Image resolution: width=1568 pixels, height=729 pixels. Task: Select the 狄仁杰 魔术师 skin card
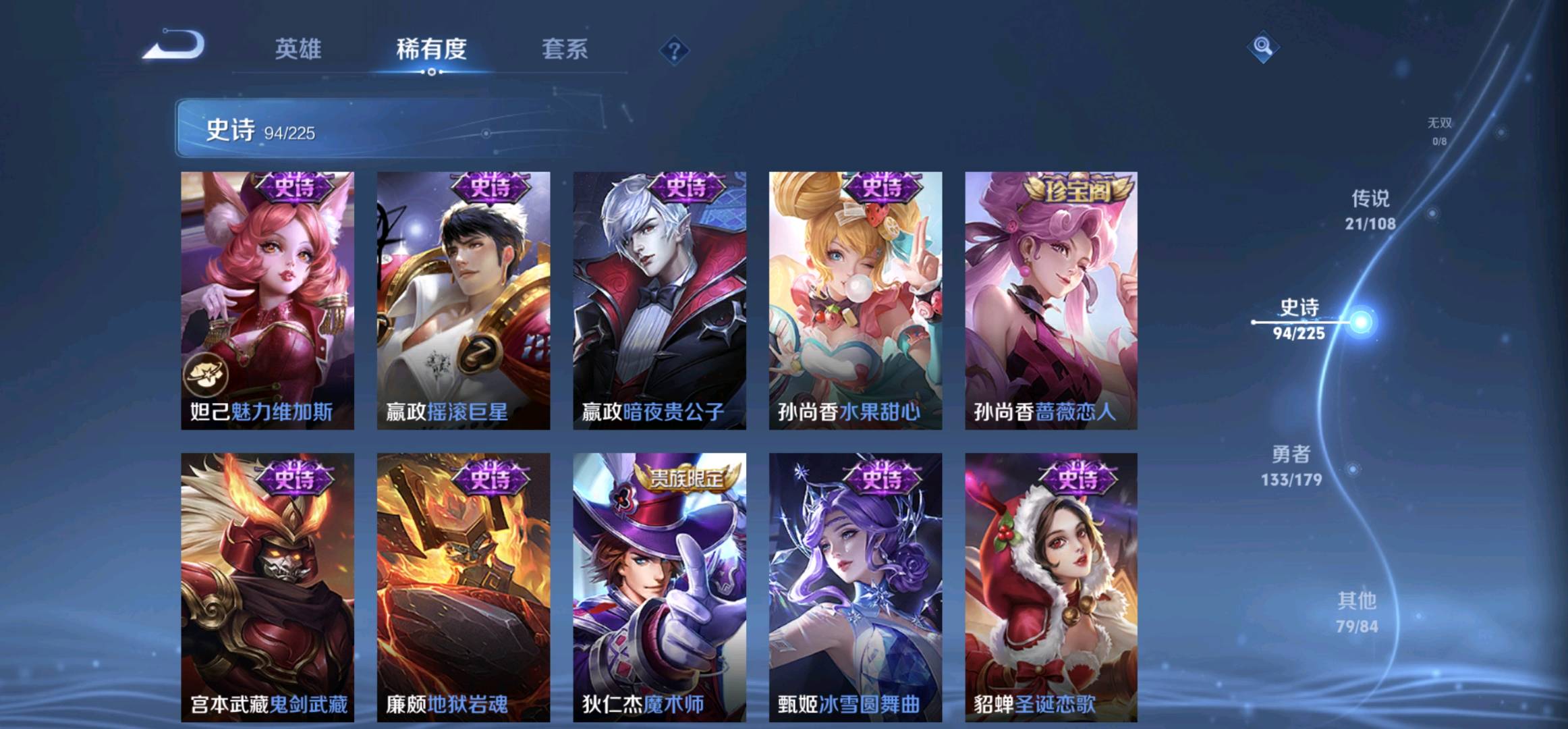659,587
